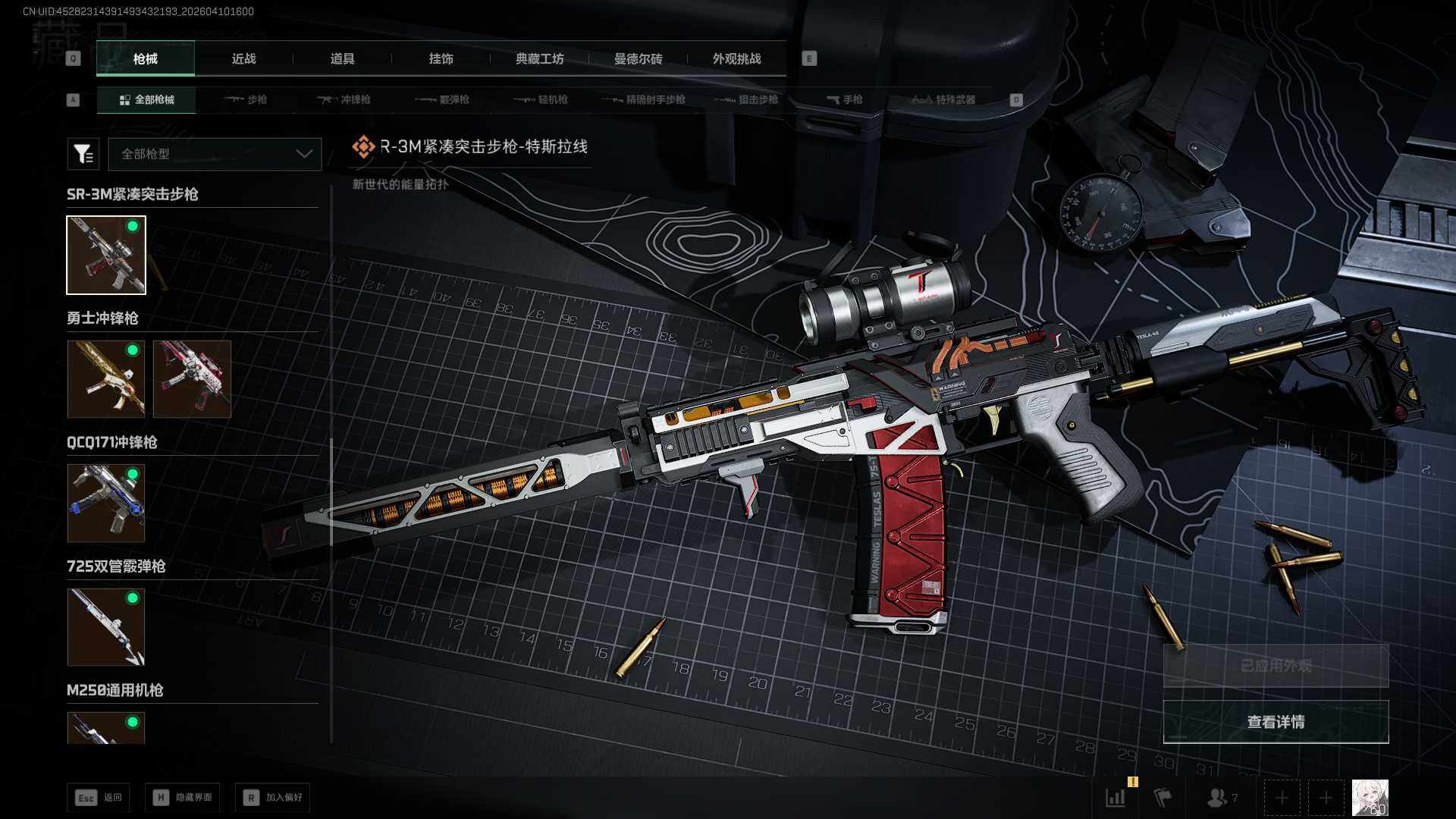
Task: Open 查看详情 (view details)
Action: pyautogui.click(x=1276, y=722)
